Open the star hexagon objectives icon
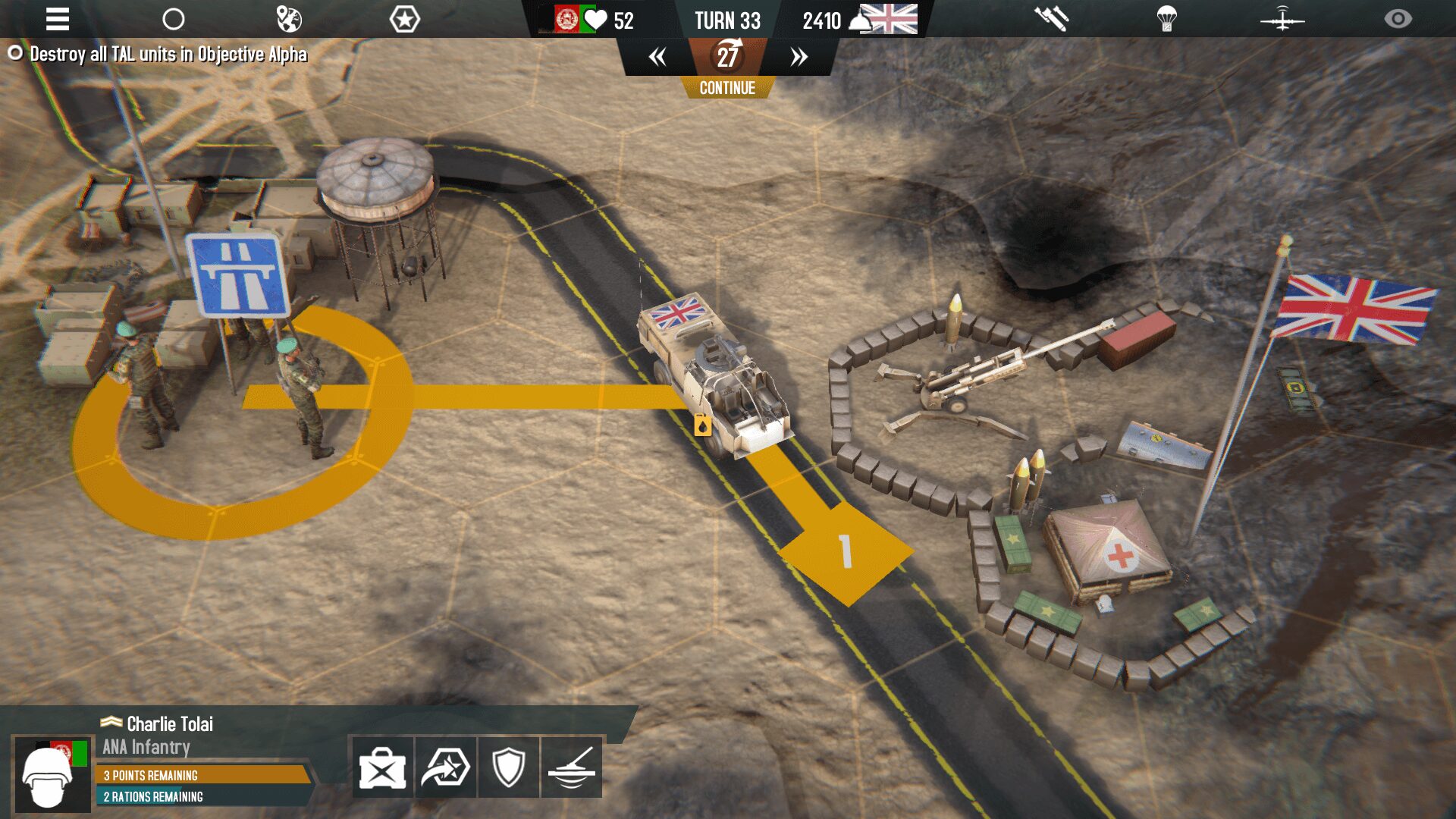Screen dimensions: 1456x819 coord(404,19)
